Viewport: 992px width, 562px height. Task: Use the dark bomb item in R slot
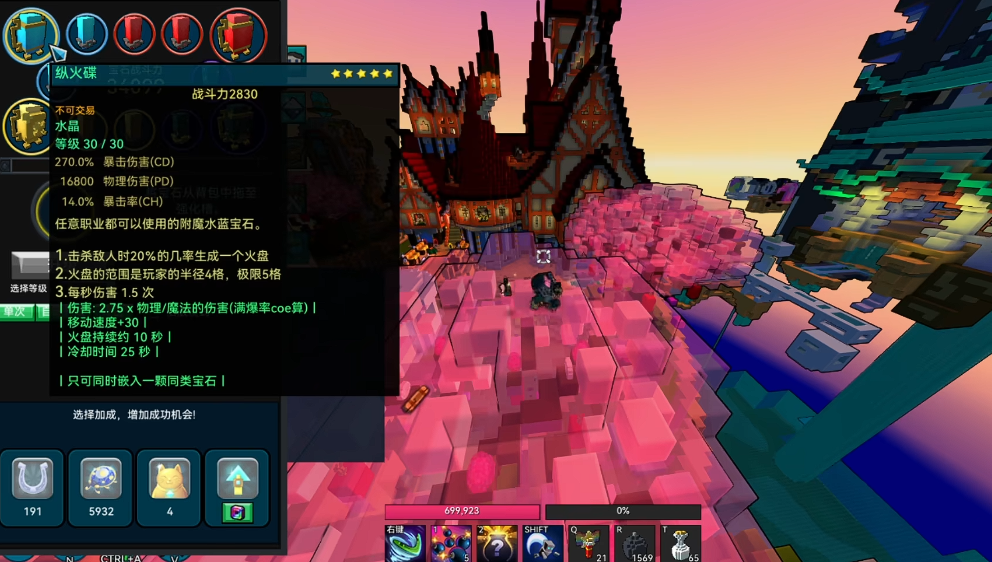tap(635, 544)
